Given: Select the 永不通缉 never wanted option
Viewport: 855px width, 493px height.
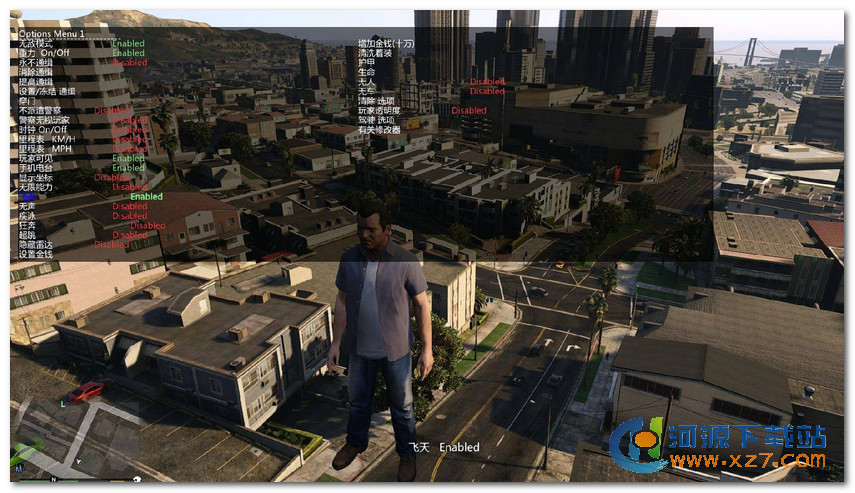Looking at the screenshot, I should pos(36,63).
